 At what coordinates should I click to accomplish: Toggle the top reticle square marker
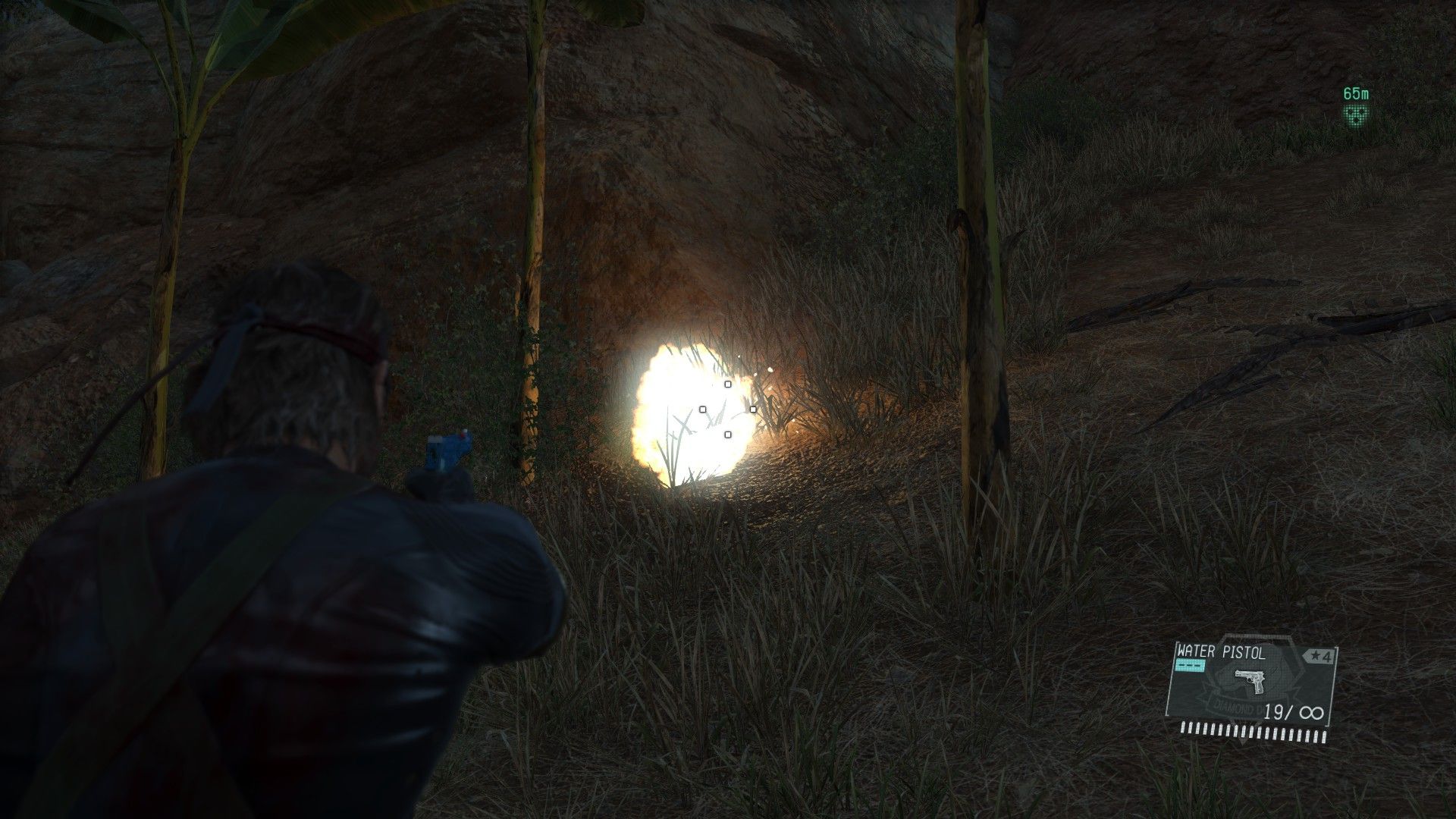tap(727, 384)
